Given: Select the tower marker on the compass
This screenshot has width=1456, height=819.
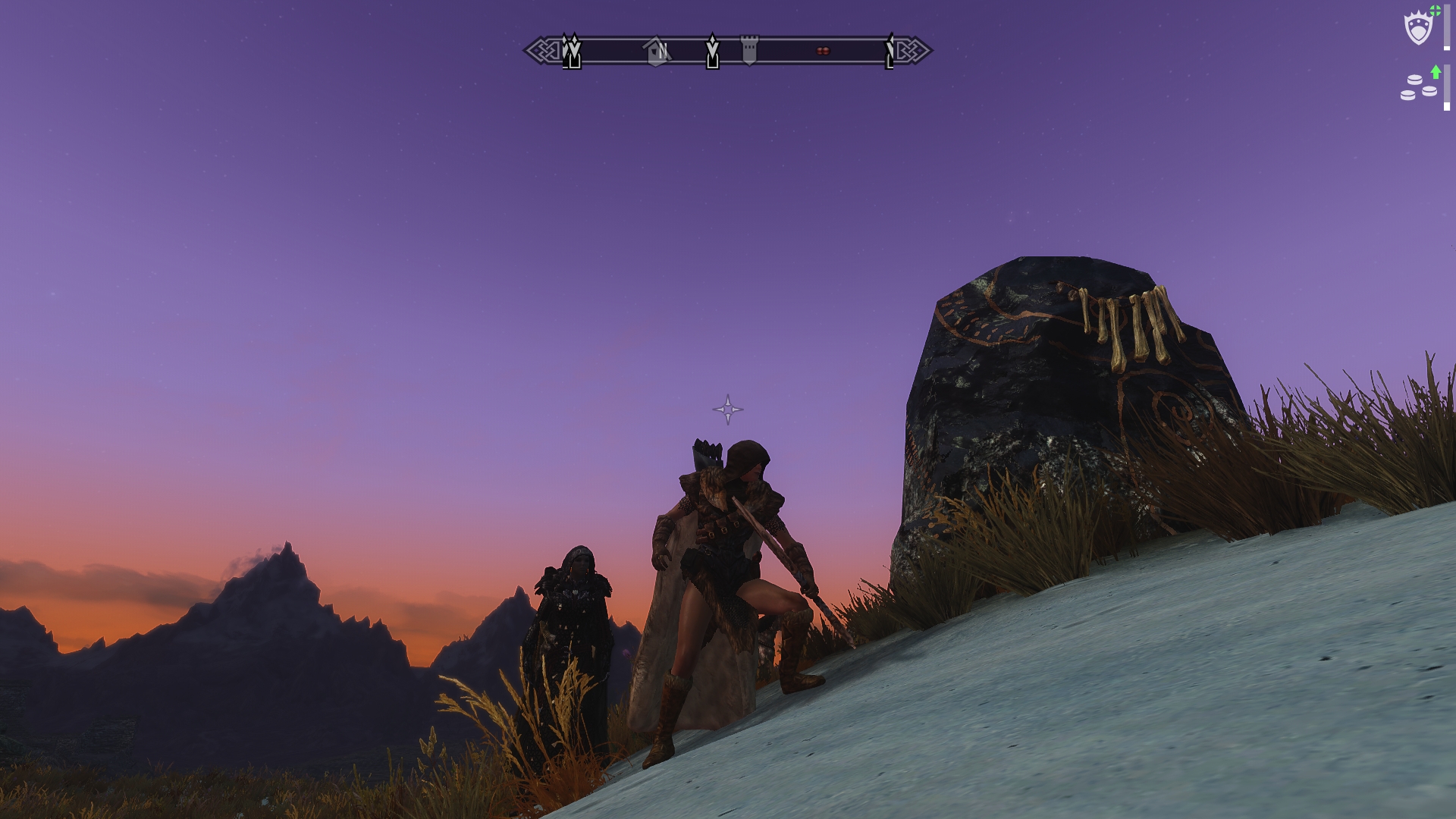Looking at the screenshot, I should point(749,50).
